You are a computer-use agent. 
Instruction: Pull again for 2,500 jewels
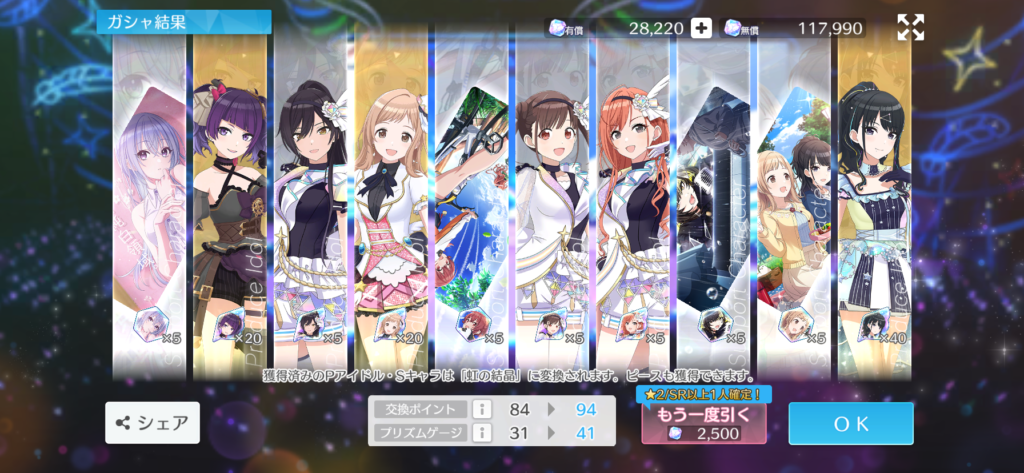[704, 423]
